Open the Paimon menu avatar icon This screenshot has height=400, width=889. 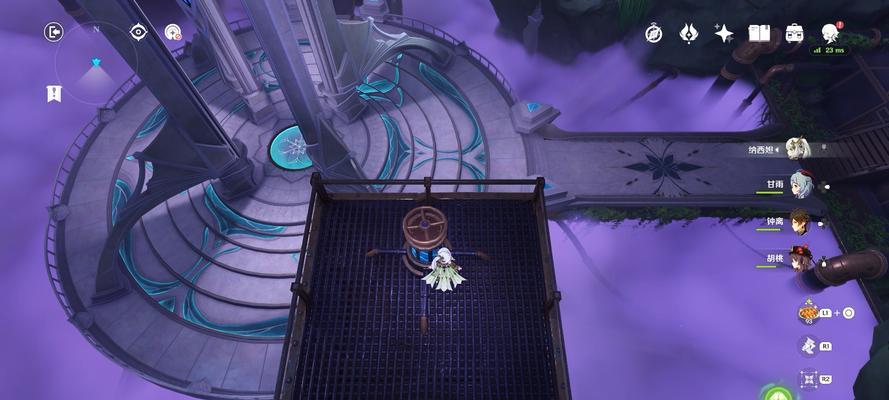tap(830, 33)
